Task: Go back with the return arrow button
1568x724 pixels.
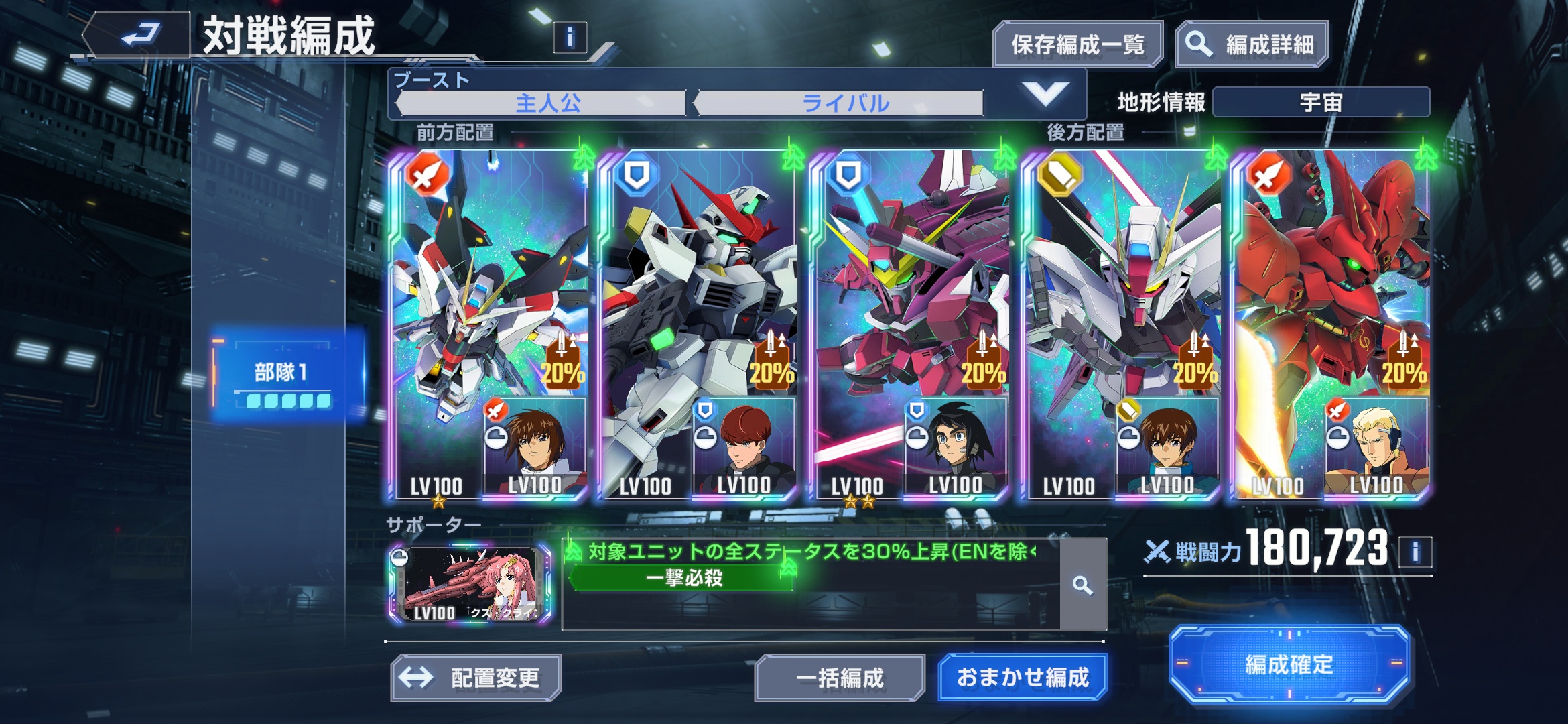Action: point(139,35)
